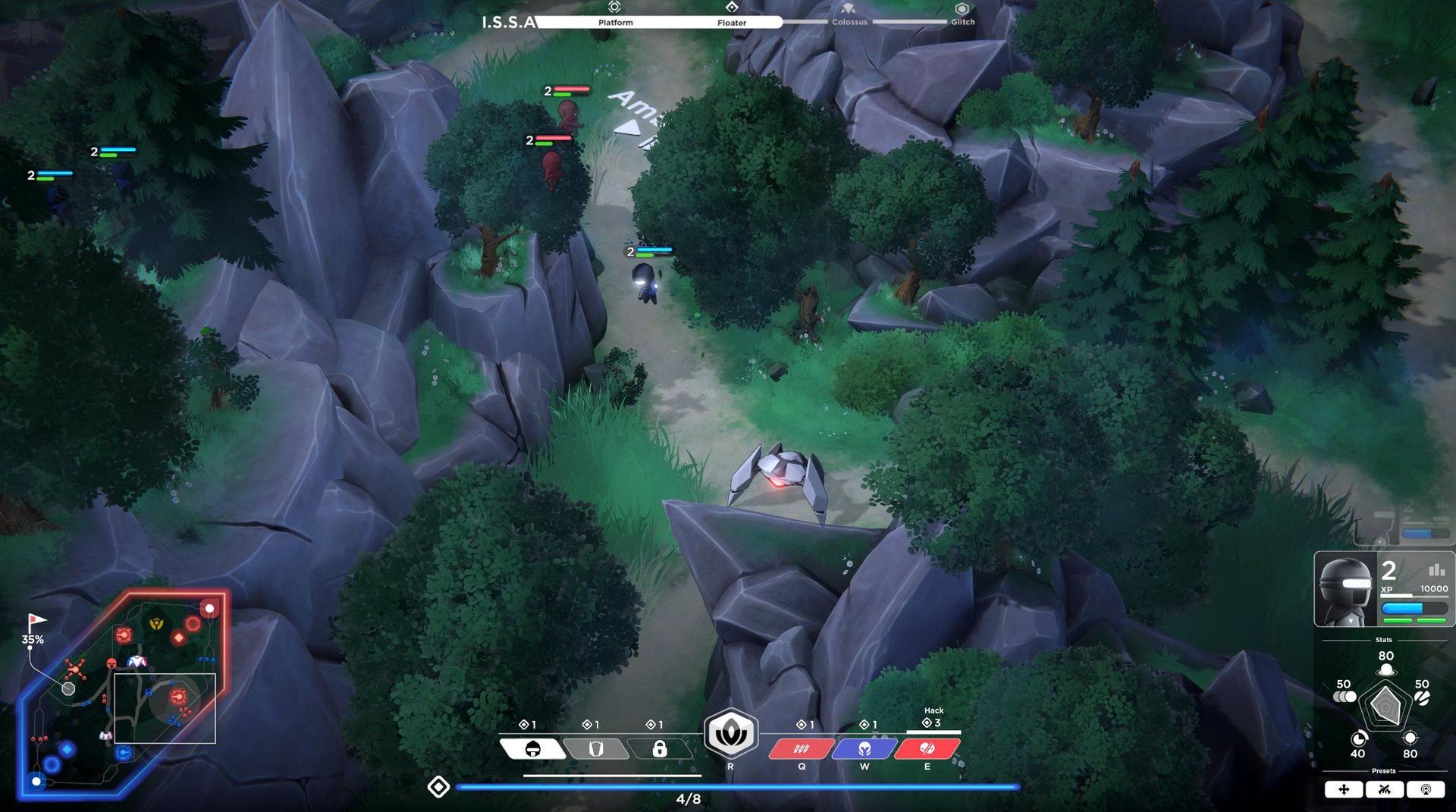Select the Floater stage label
The width and height of the screenshot is (1456, 812).
(731, 23)
